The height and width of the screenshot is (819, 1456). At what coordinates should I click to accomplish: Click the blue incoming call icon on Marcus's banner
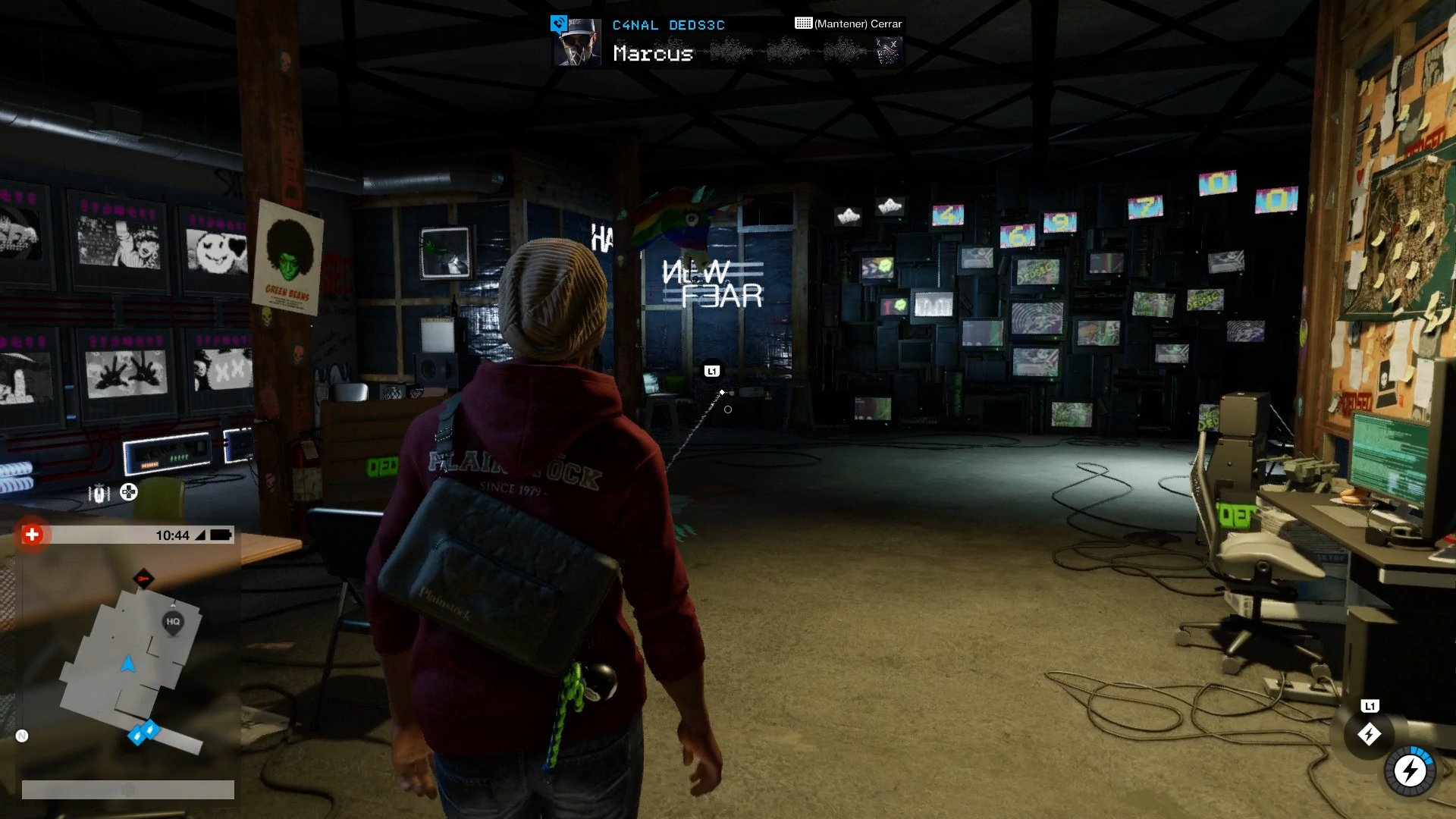pyautogui.click(x=559, y=24)
